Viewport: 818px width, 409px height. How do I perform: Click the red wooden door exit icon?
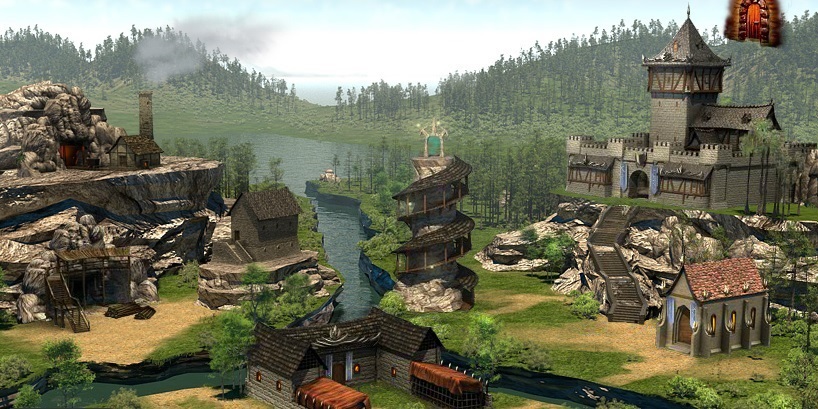pyautogui.click(x=753, y=21)
